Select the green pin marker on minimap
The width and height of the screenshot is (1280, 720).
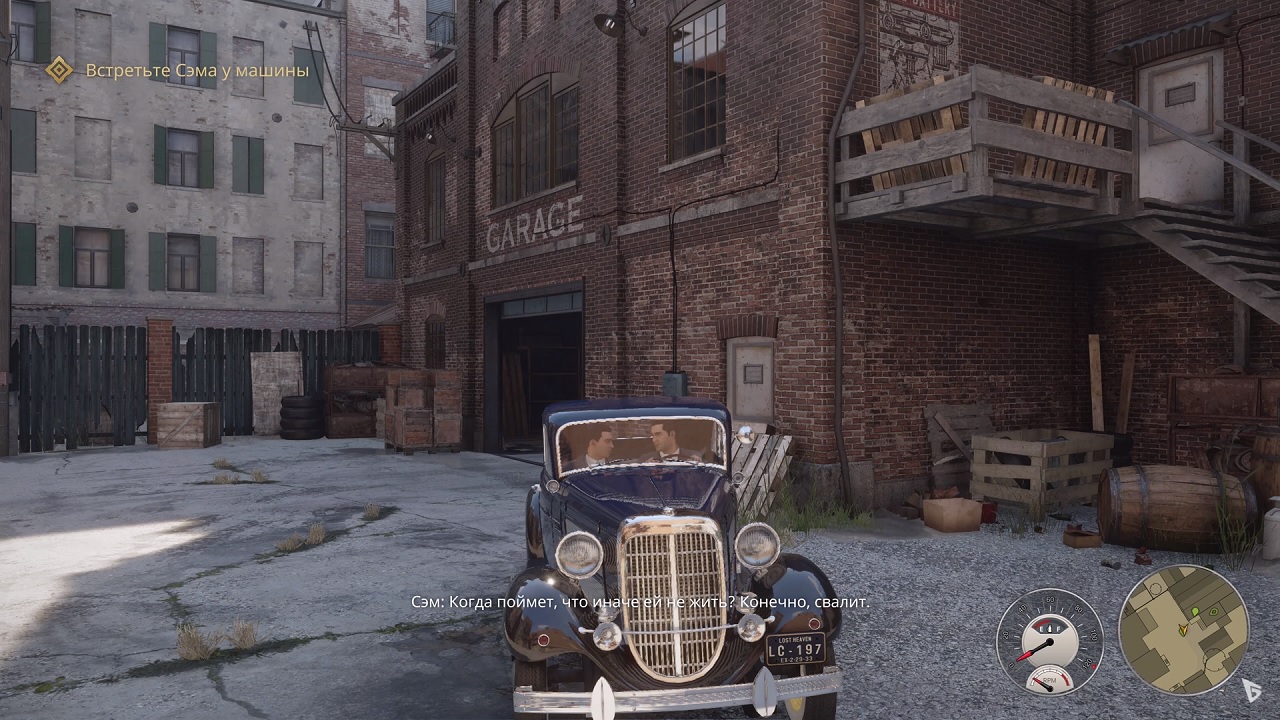tap(1194, 611)
